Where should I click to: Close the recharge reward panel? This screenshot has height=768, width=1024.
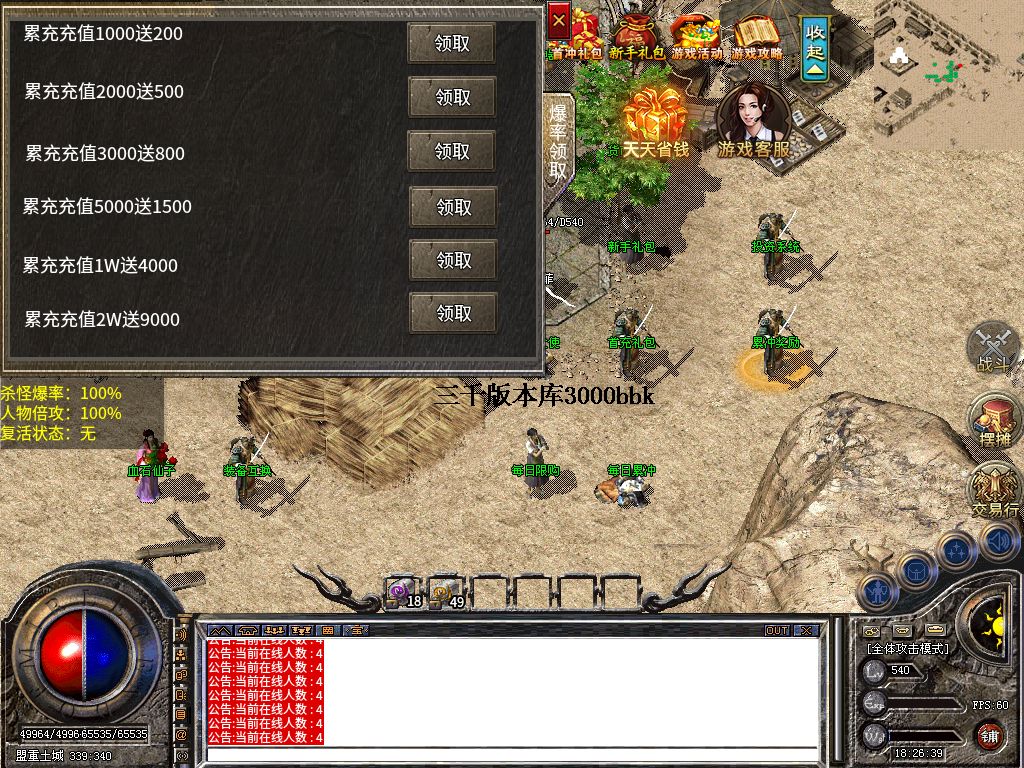pos(559,18)
